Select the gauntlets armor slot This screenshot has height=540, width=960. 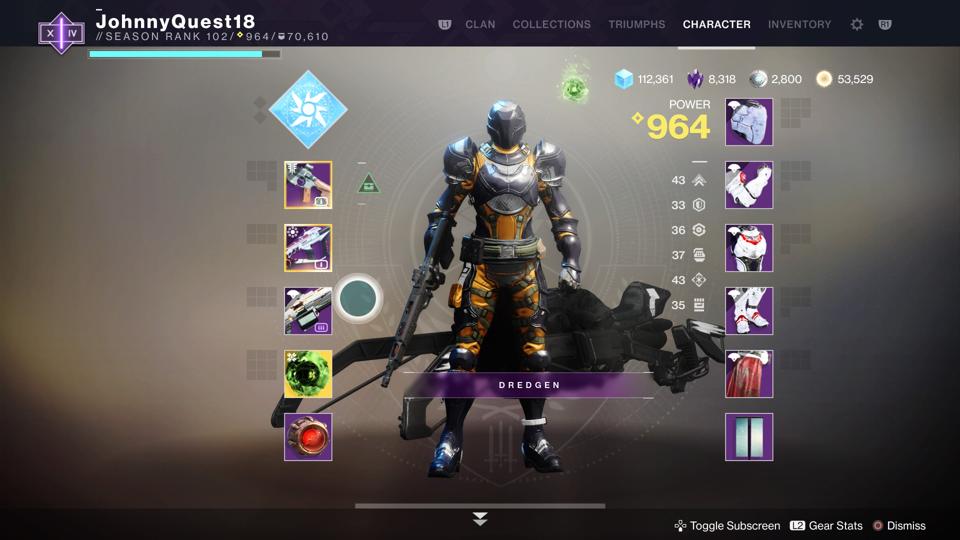749,185
